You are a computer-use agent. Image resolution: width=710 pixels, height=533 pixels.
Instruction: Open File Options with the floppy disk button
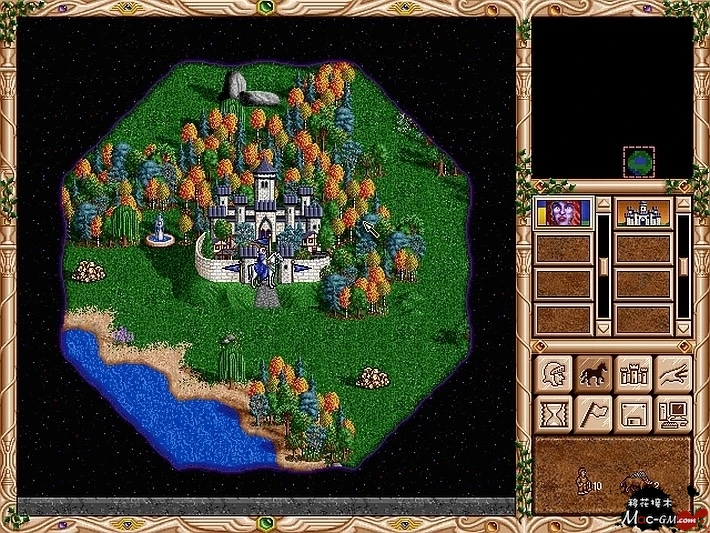pos(633,412)
